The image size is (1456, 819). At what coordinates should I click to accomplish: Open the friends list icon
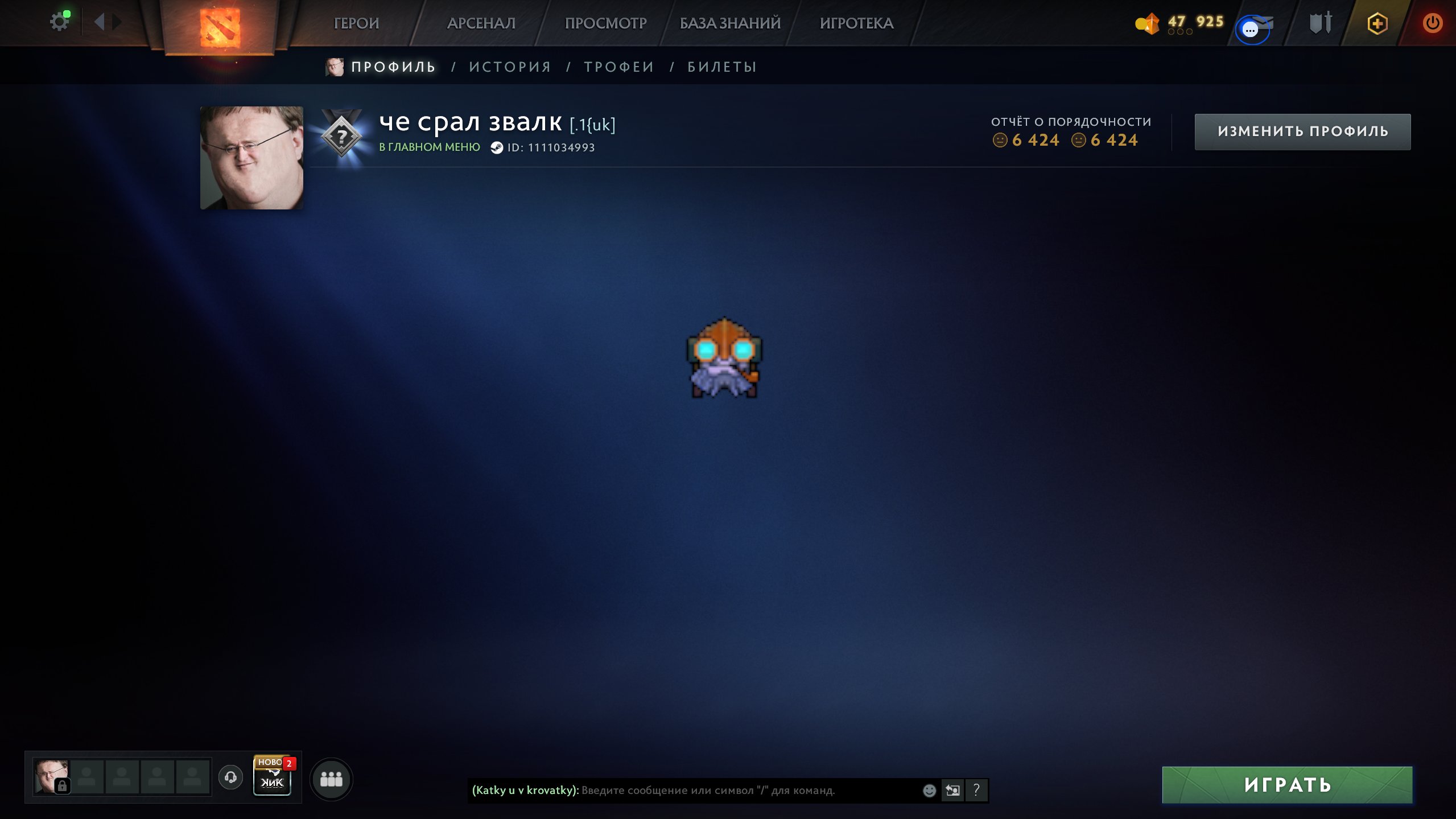333,780
